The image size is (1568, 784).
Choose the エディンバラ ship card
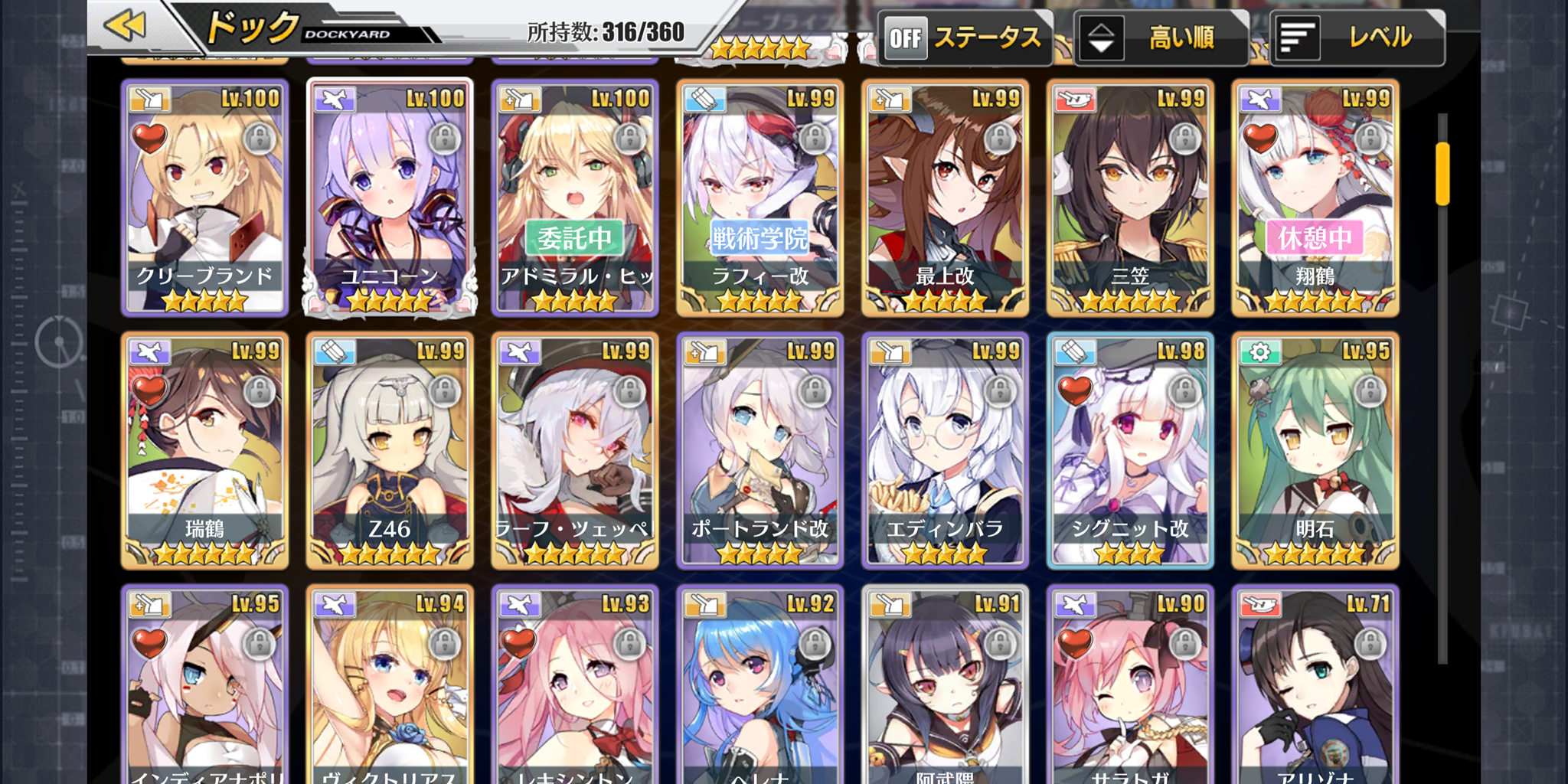(x=945, y=450)
